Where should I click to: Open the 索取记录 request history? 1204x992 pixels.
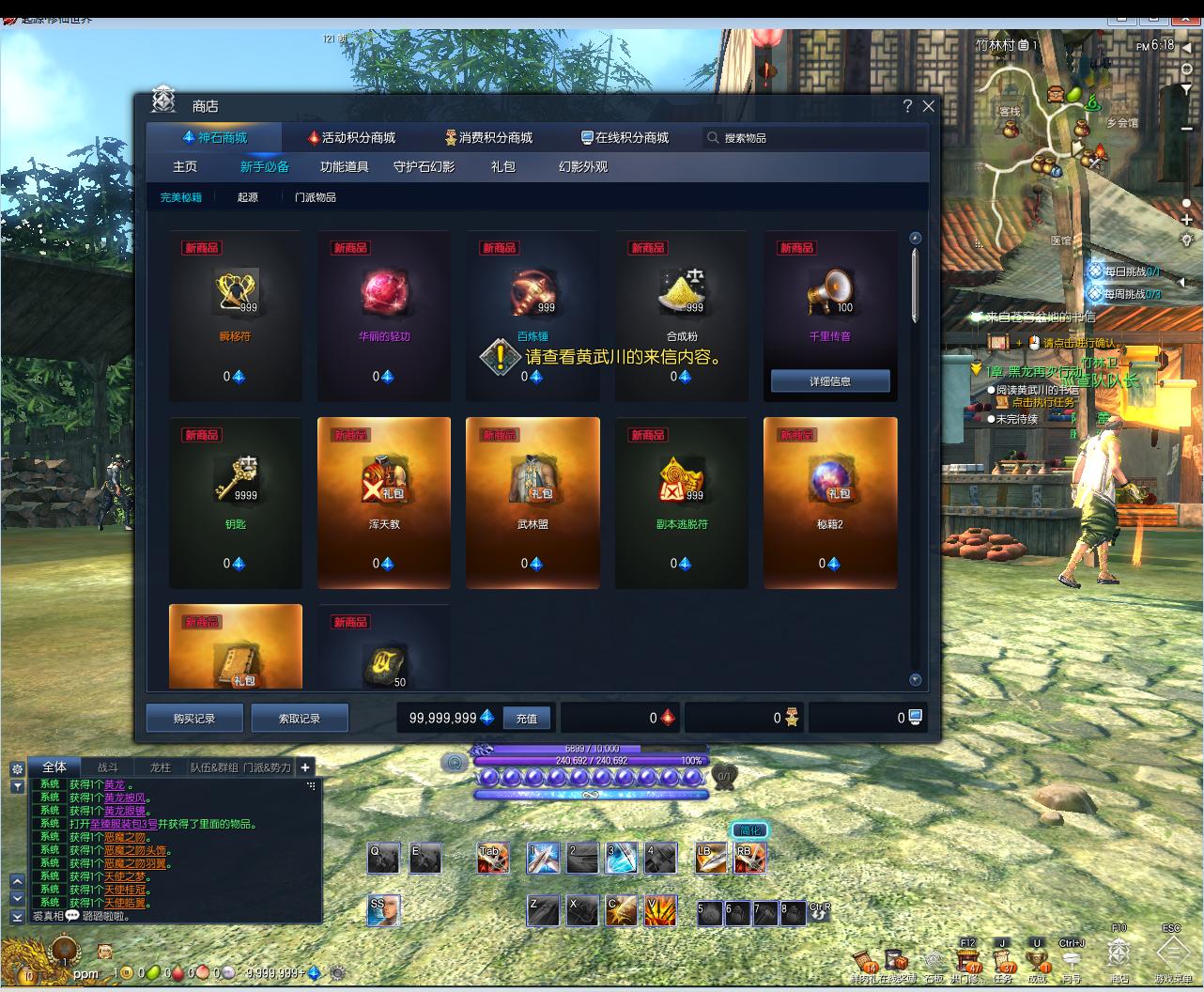tap(300, 719)
